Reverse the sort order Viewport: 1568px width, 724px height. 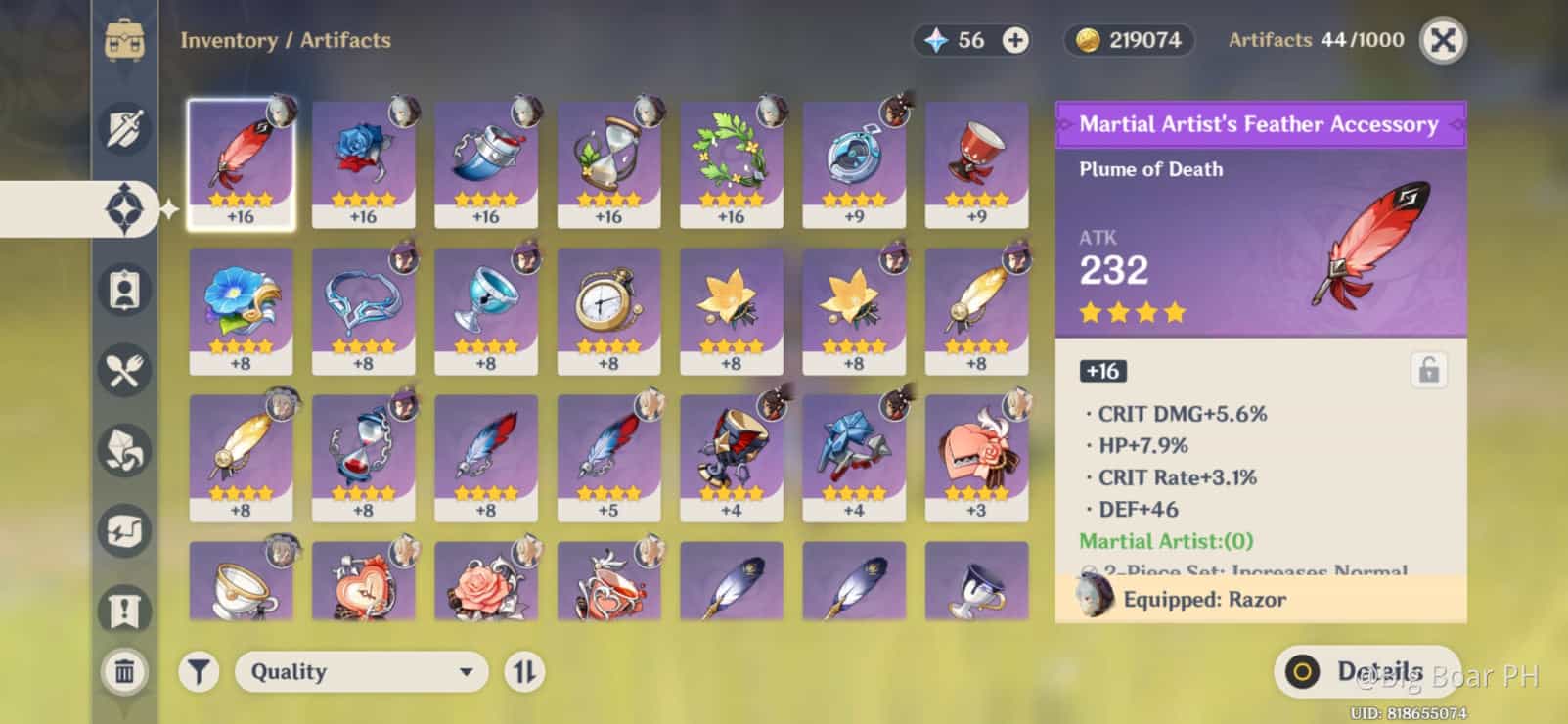tap(524, 672)
